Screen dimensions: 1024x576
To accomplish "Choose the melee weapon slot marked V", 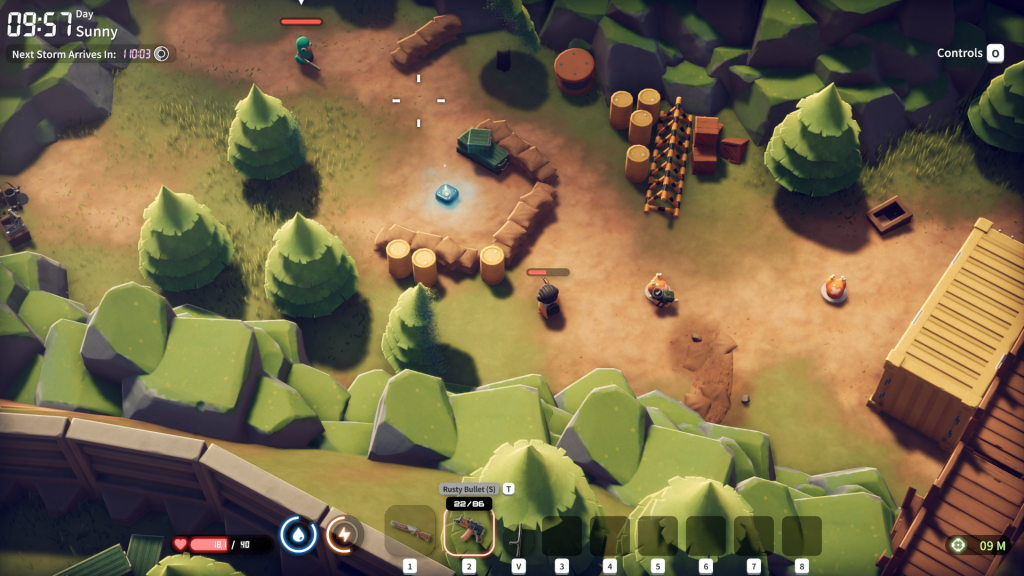I will click(517, 536).
